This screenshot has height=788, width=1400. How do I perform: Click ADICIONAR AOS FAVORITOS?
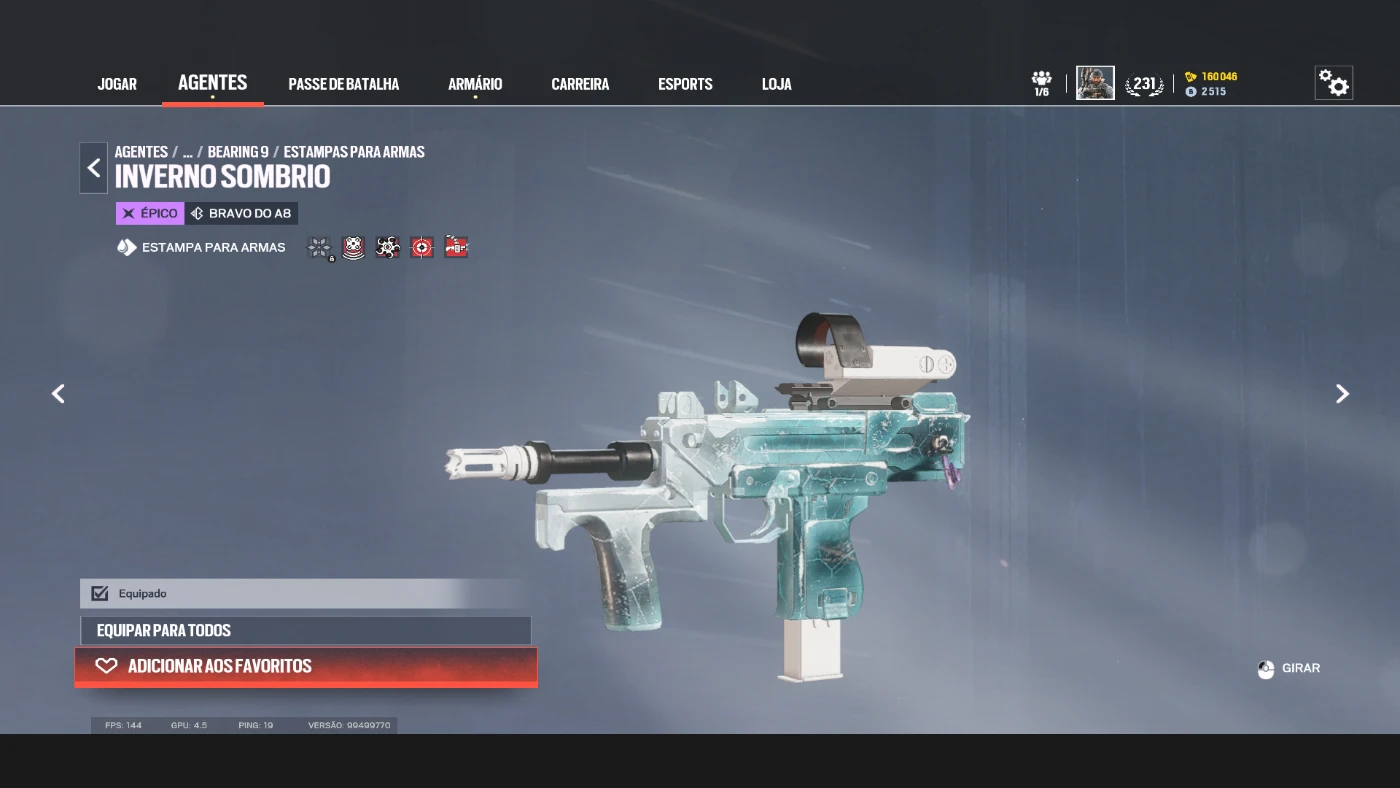(x=305, y=666)
